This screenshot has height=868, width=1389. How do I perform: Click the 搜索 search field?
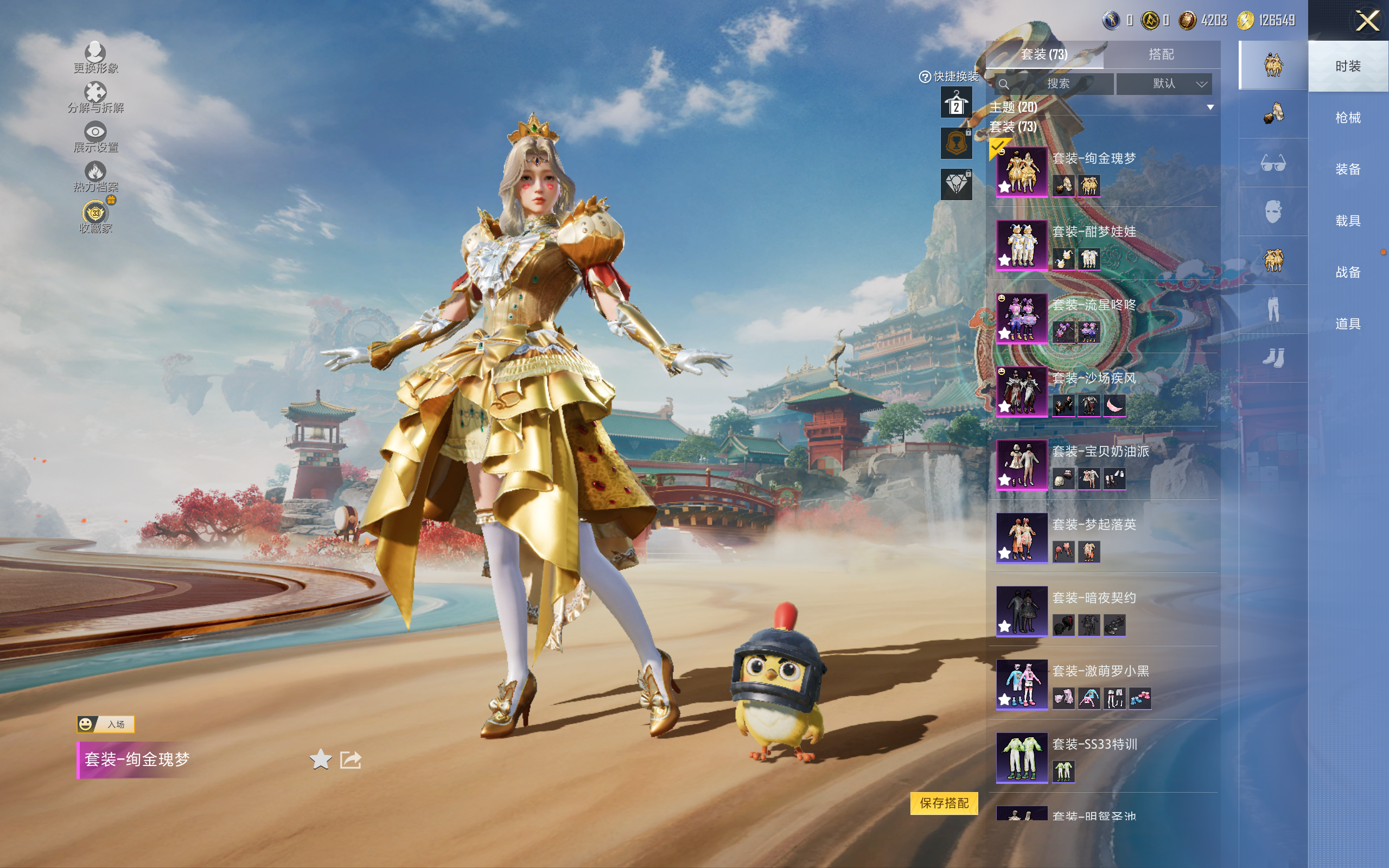coord(1057,84)
